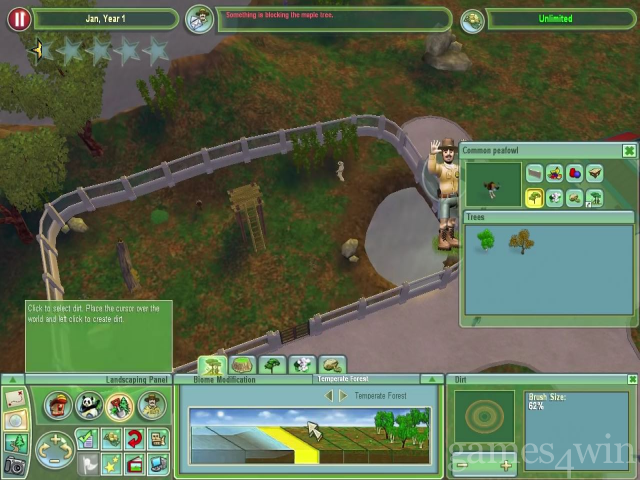Viewport: 640px width, 480px height.
Task: Show the flowers category icon
Action: pos(555,197)
